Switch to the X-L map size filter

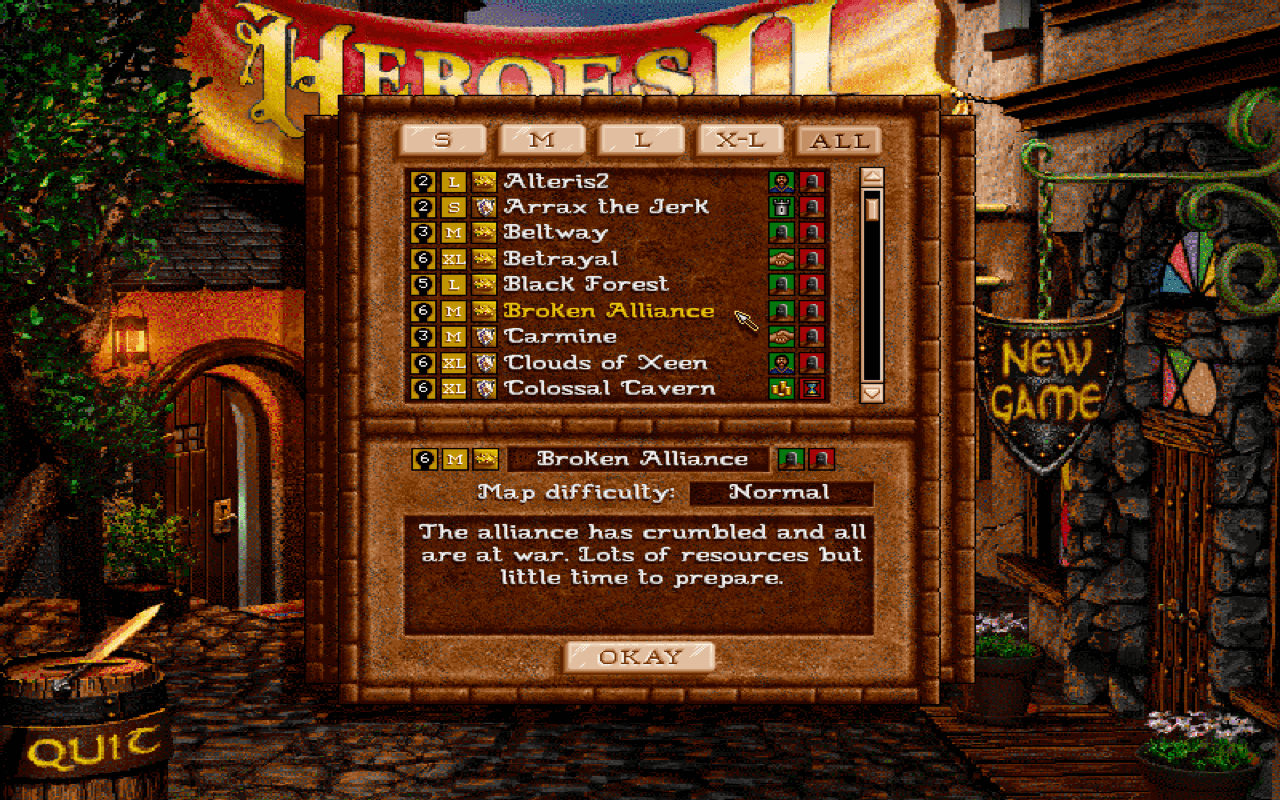[x=743, y=140]
